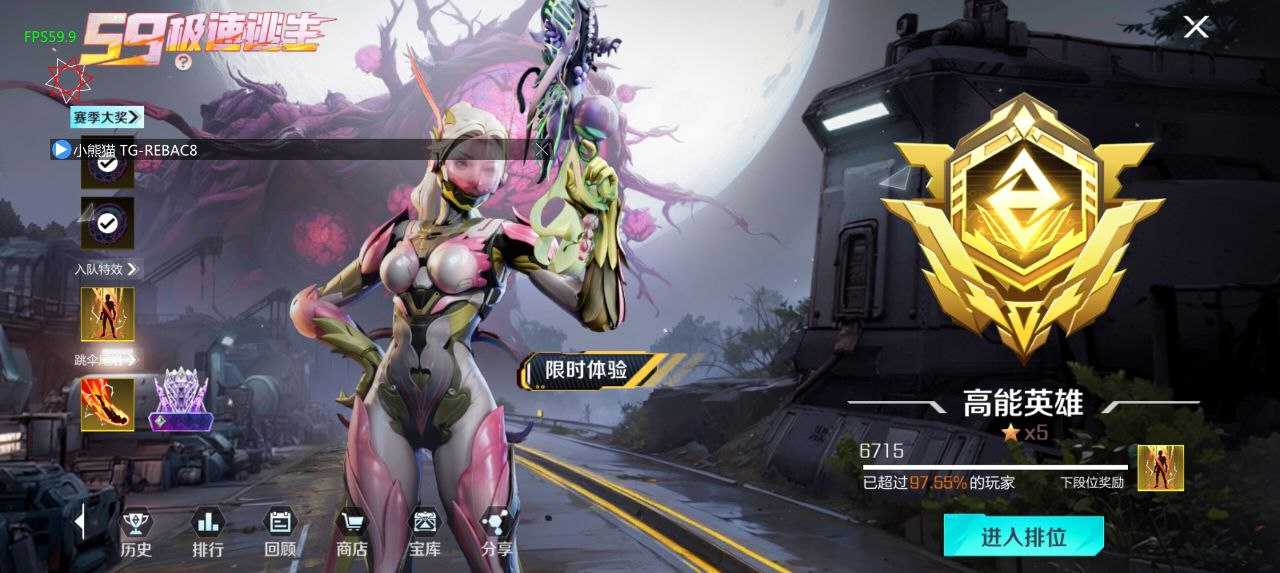Open the 回顾 season review
The height and width of the screenshot is (573, 1280).
[x=280, y=532]
